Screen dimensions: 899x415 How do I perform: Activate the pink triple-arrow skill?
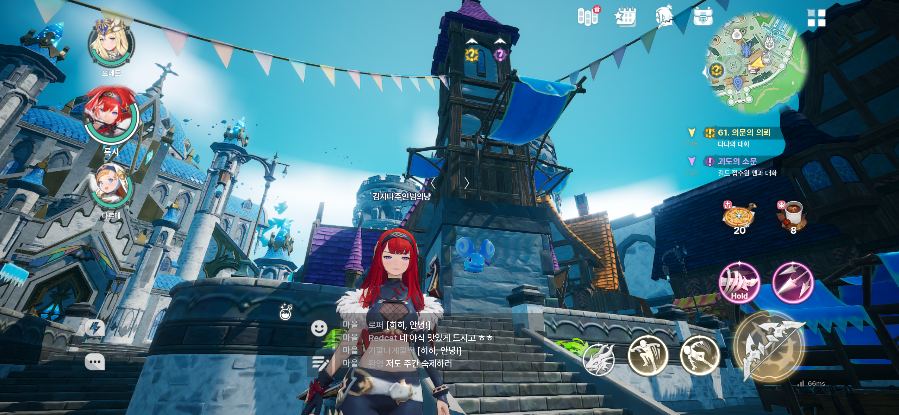[792, 281]
